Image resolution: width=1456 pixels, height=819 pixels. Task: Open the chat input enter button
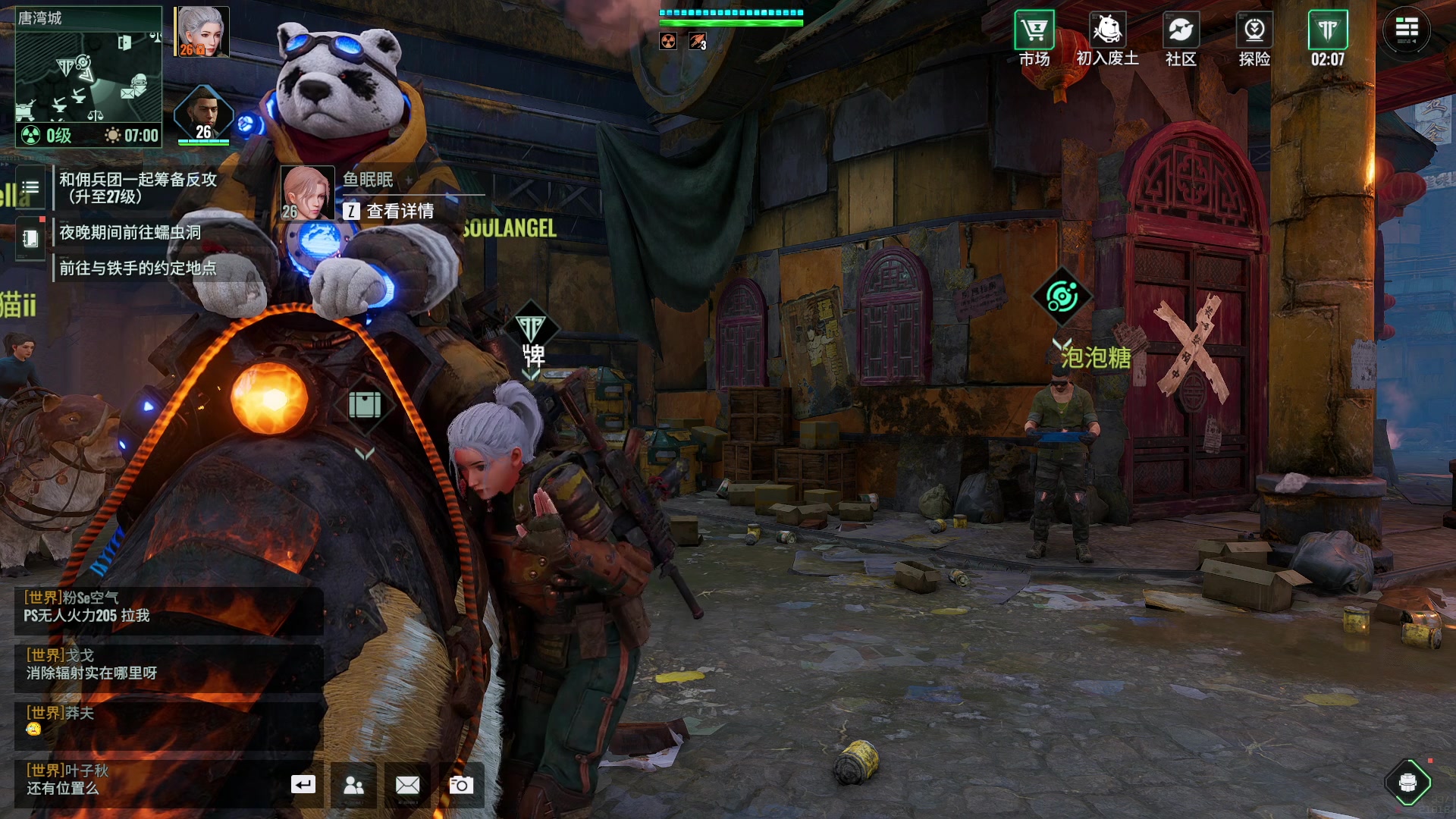point(303,785)
